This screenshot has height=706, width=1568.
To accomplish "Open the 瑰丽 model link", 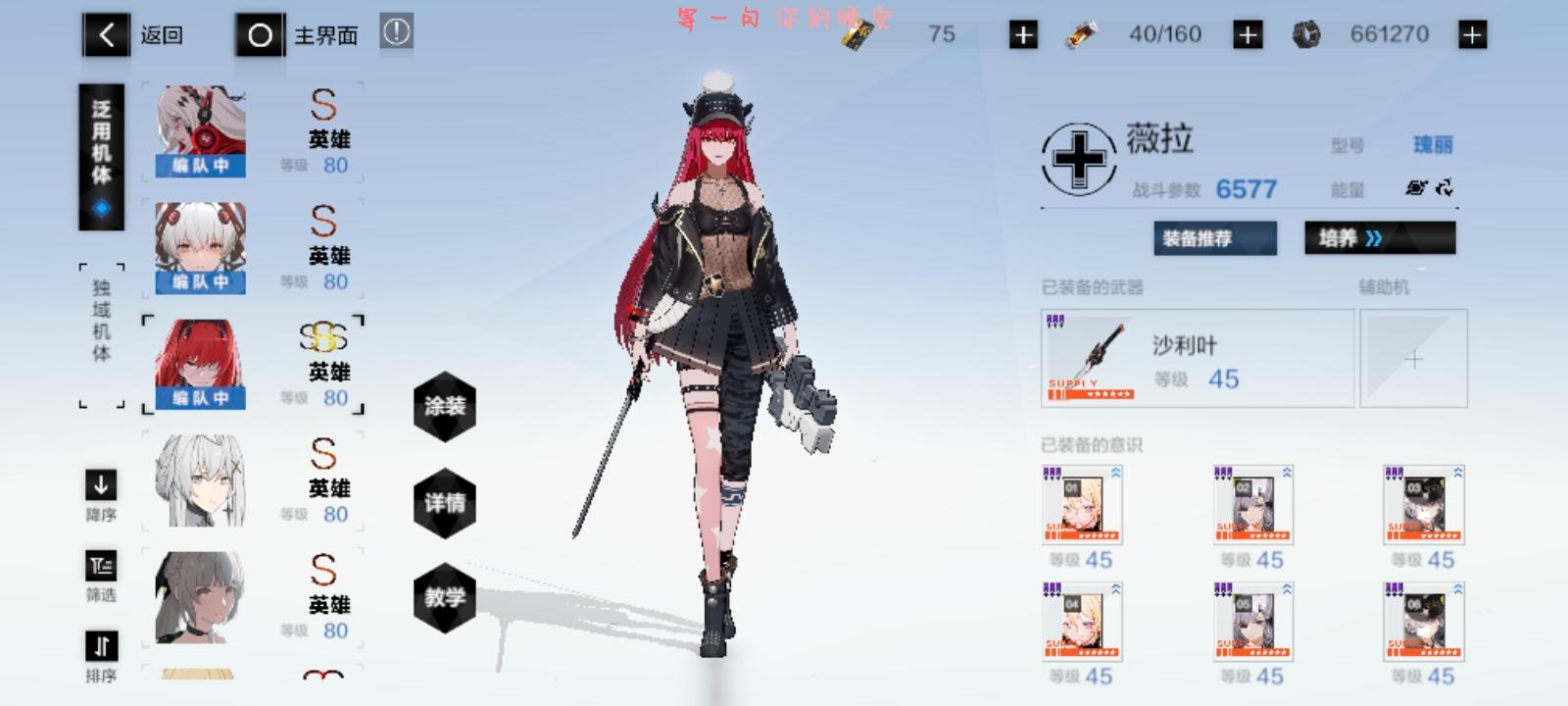I will click(1434, 143).
